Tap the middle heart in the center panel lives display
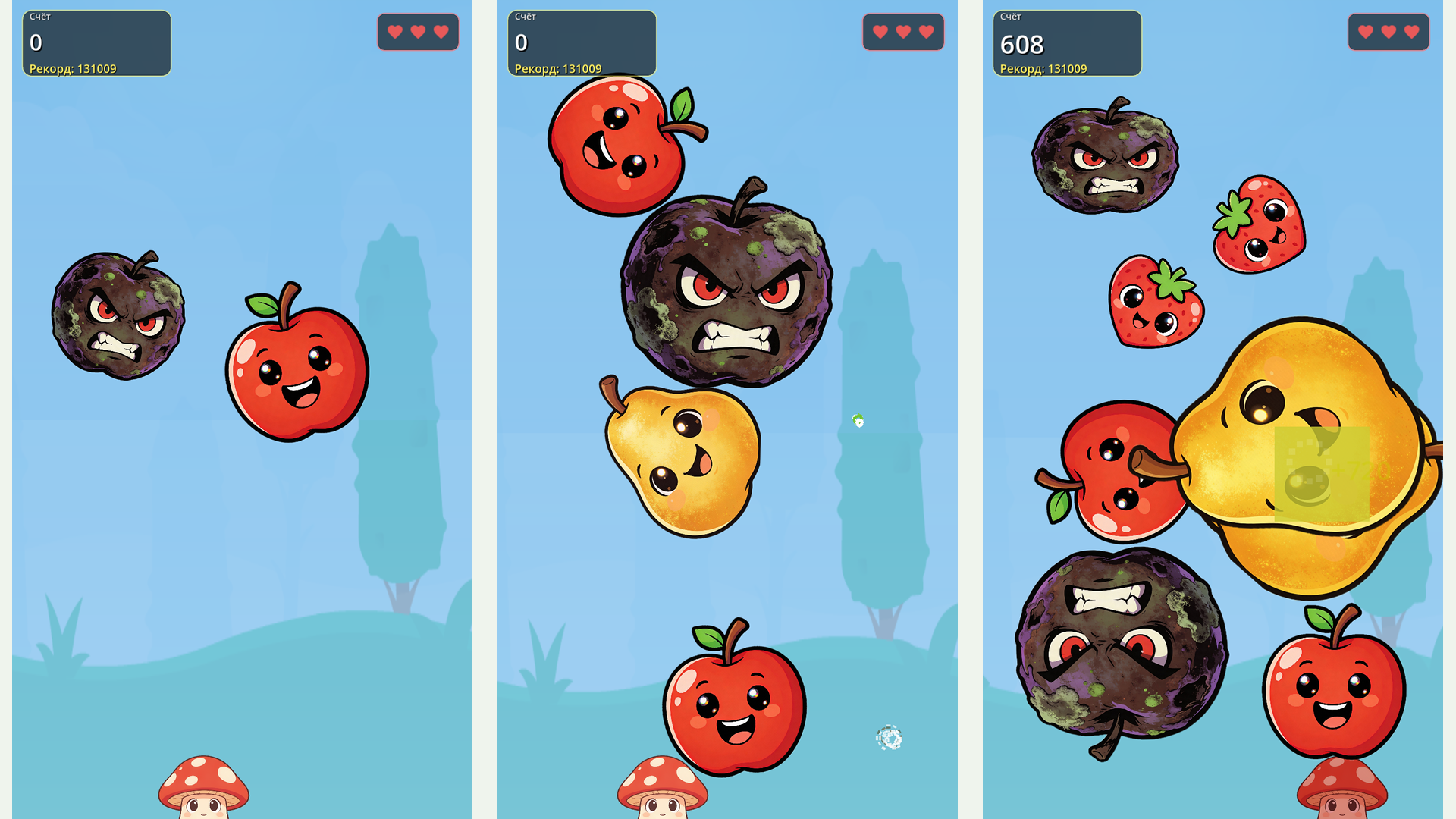The image size is (1456, 819). coord(904,32)
